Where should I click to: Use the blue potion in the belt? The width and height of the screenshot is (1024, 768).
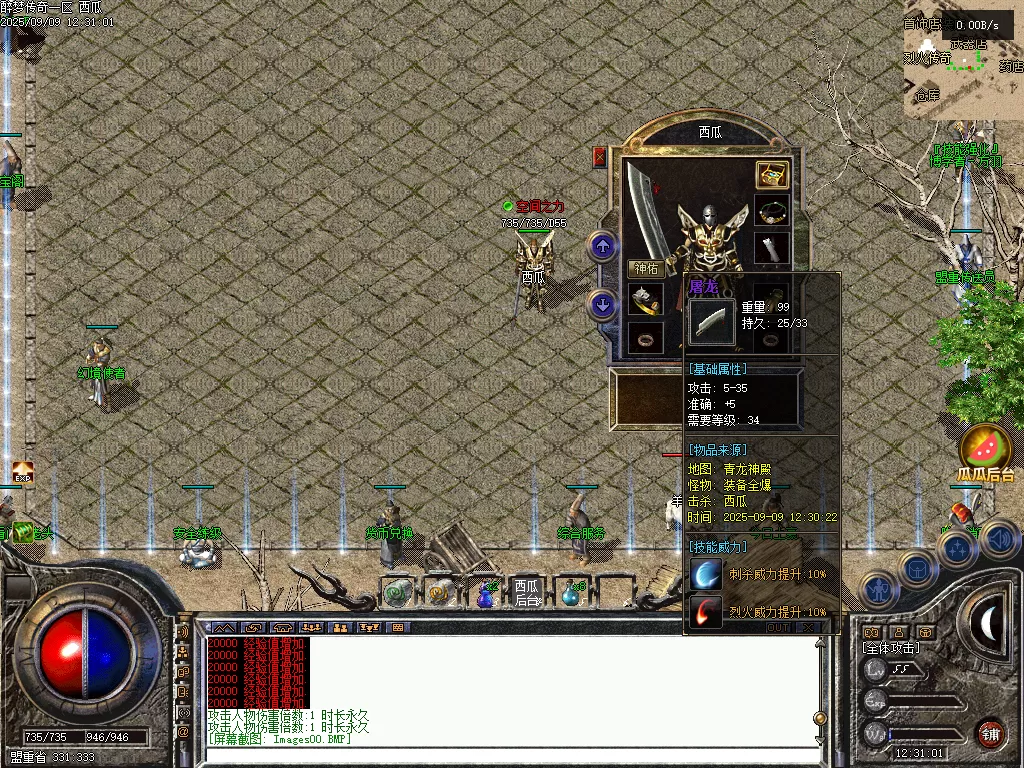486,594
